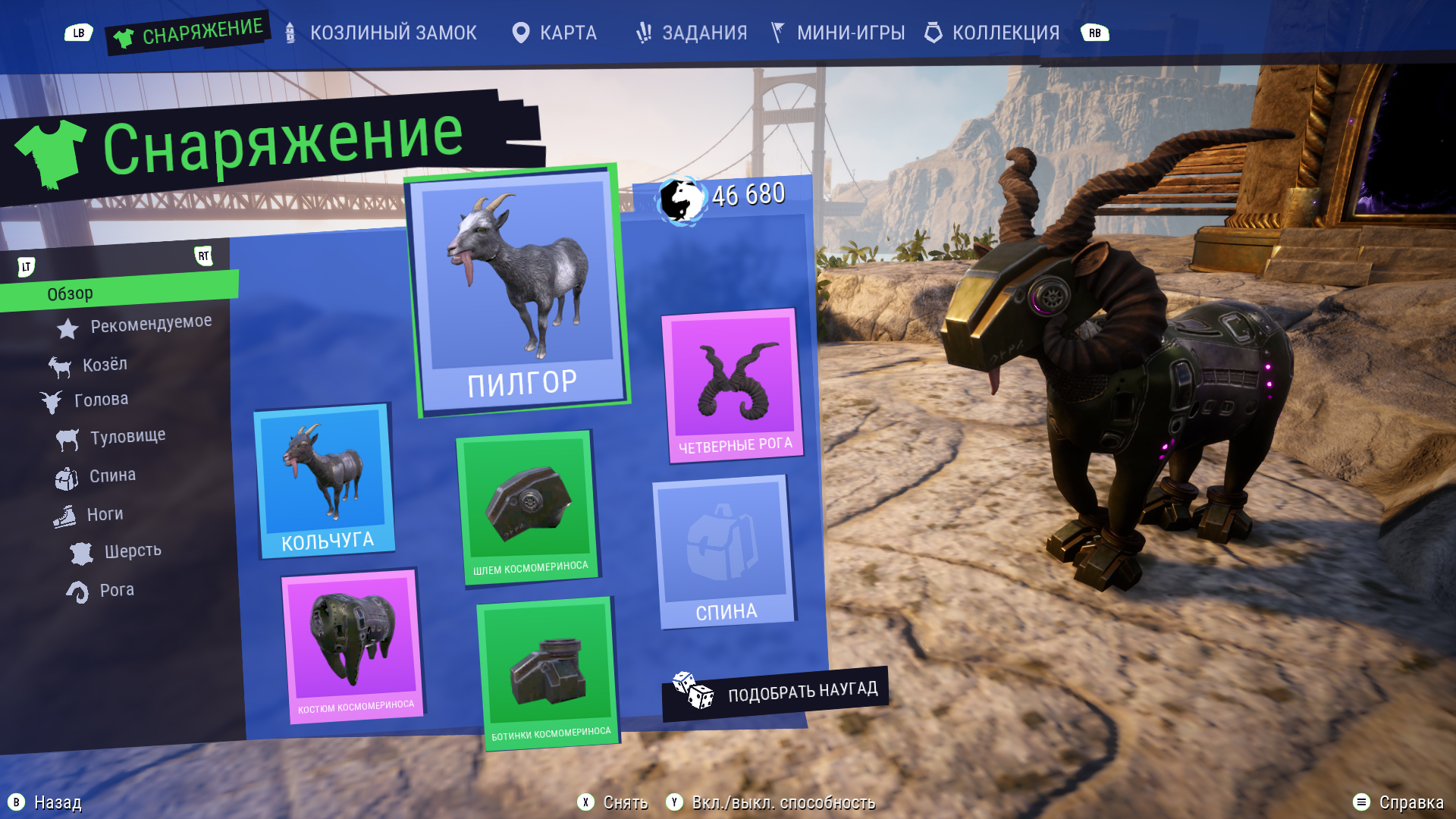Select the Обзор category
1456x819 pixels.
point(70,293)
